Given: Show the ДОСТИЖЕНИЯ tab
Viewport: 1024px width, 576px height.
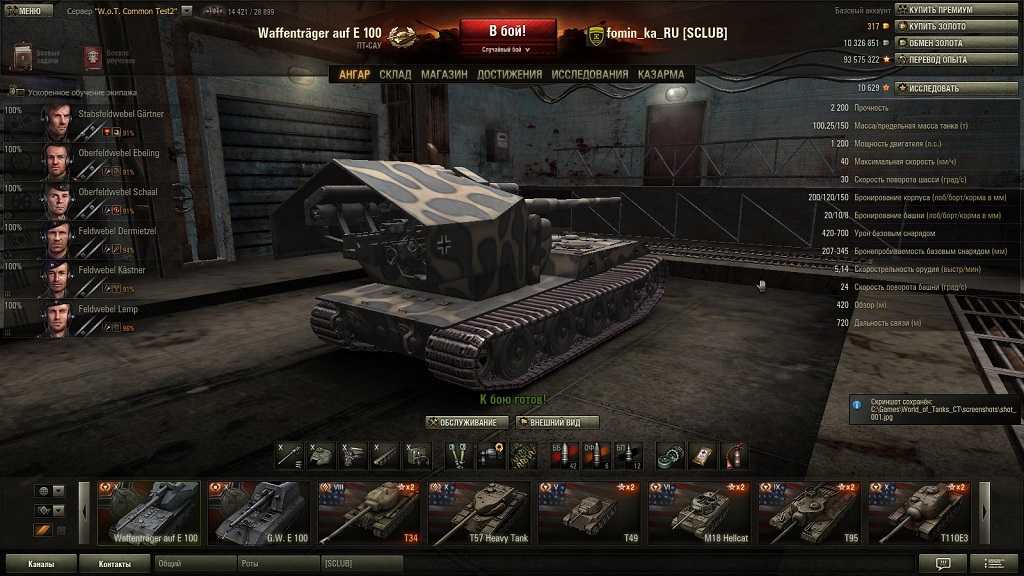Looking at the screenshot, I should point(509,74).
